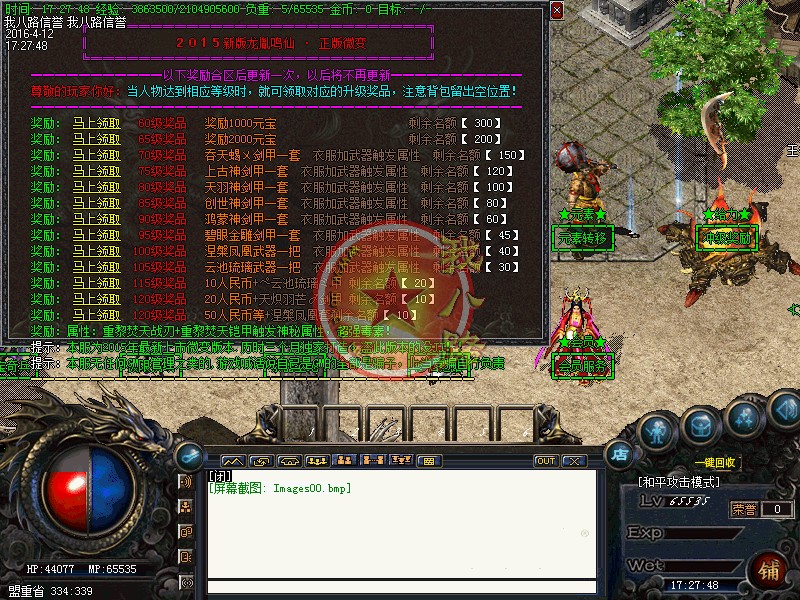Claim the level 100 涅槃凤凰 weapon

click(96, 251)
